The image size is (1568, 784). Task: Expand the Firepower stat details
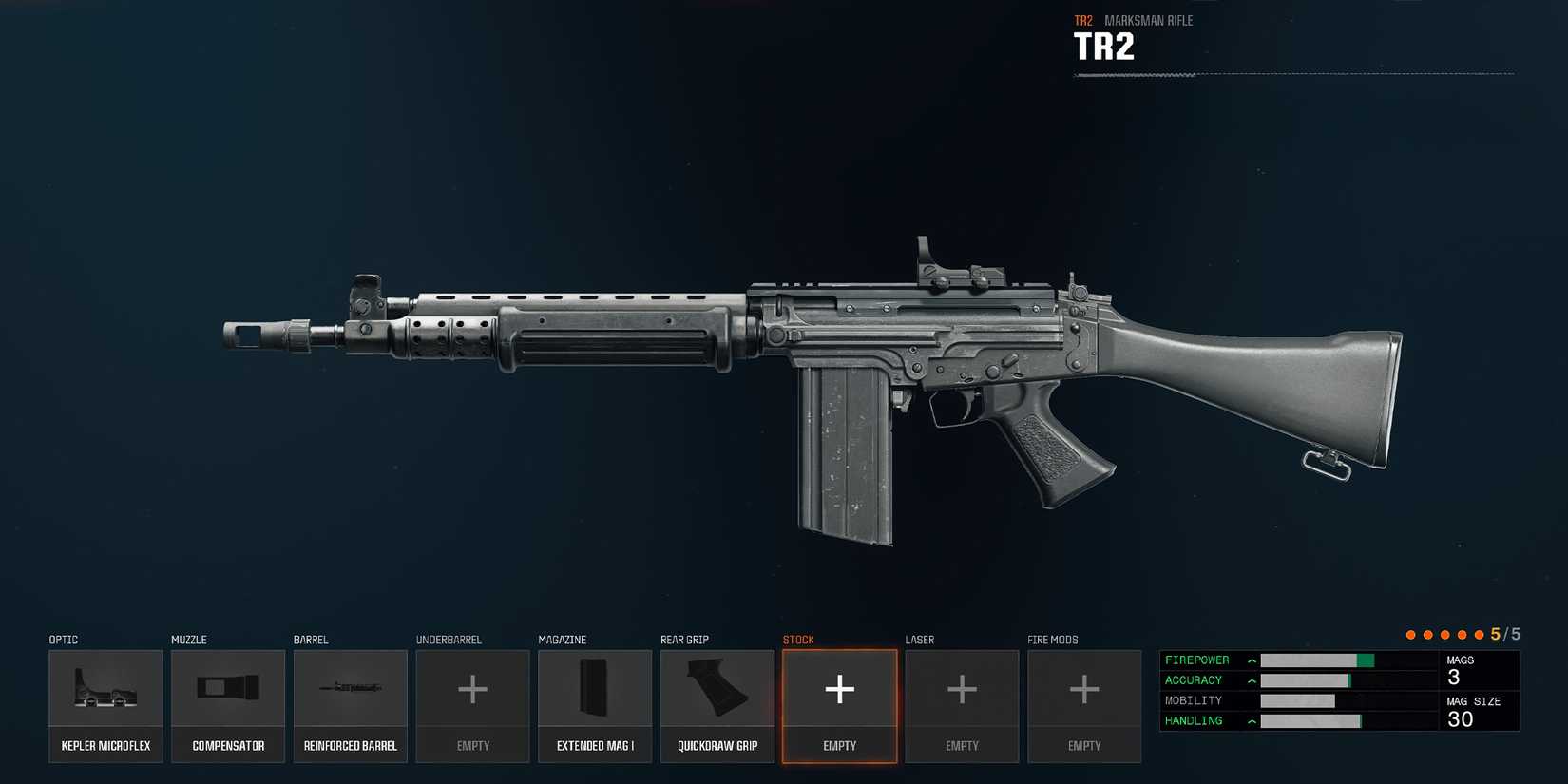coord(1252,660)
